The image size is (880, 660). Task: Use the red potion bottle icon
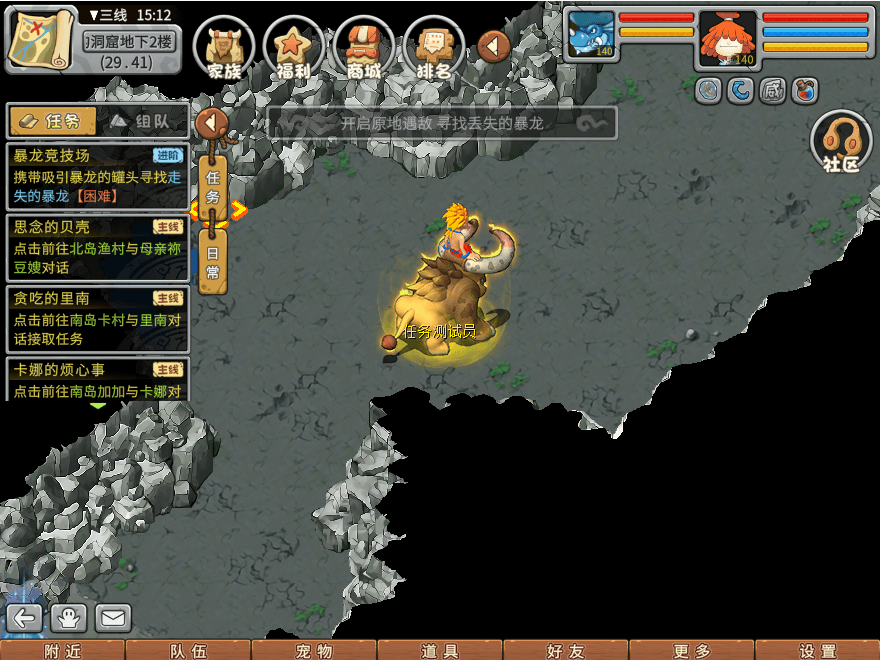coord(804,91)
